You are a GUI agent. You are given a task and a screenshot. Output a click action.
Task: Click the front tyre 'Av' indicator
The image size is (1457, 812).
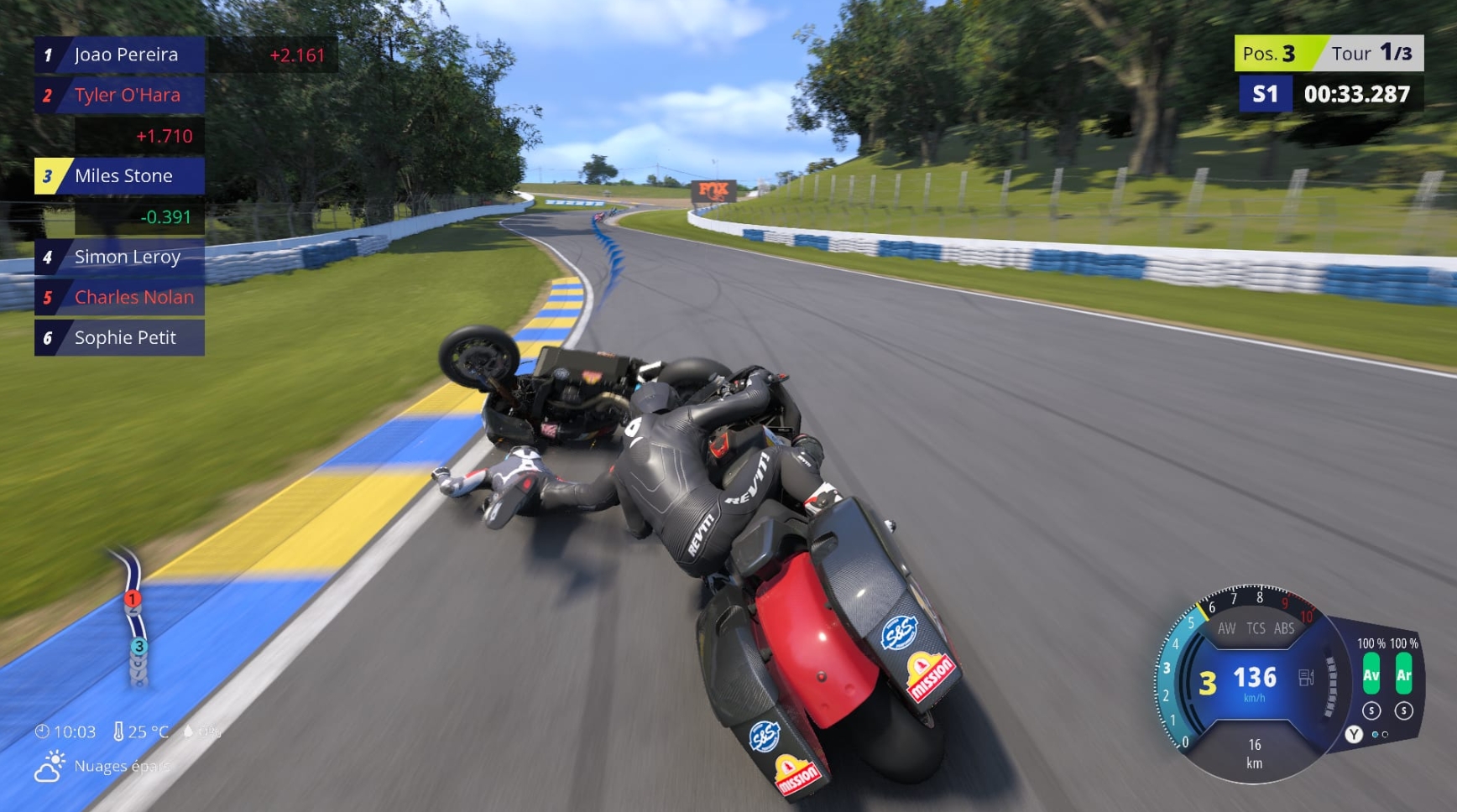pos(1371,675)
